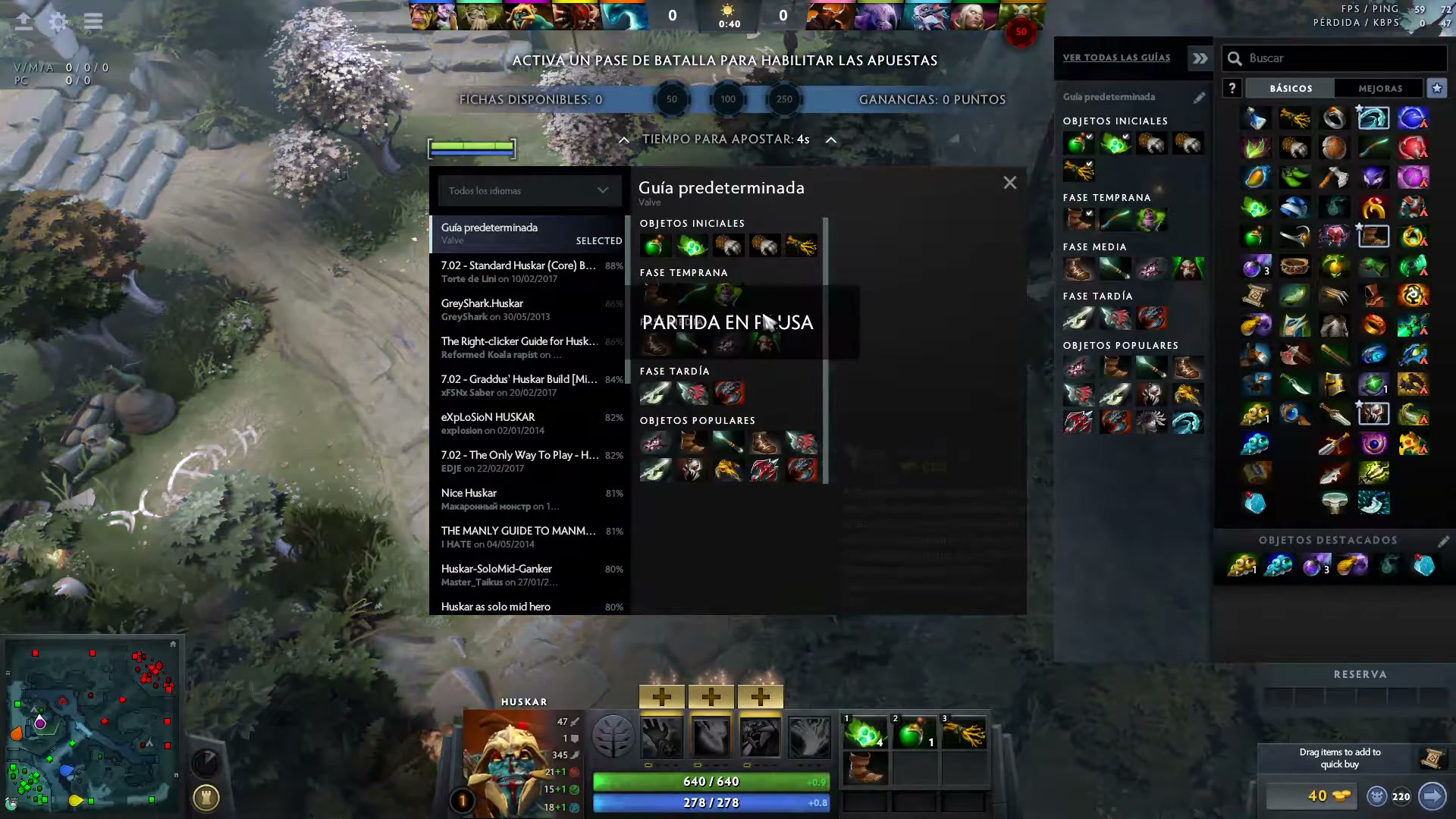Image resolution: width=1456 pixels, height=819 pixels.
Task: Open the hamburger main menu
Action: [93, 21]
